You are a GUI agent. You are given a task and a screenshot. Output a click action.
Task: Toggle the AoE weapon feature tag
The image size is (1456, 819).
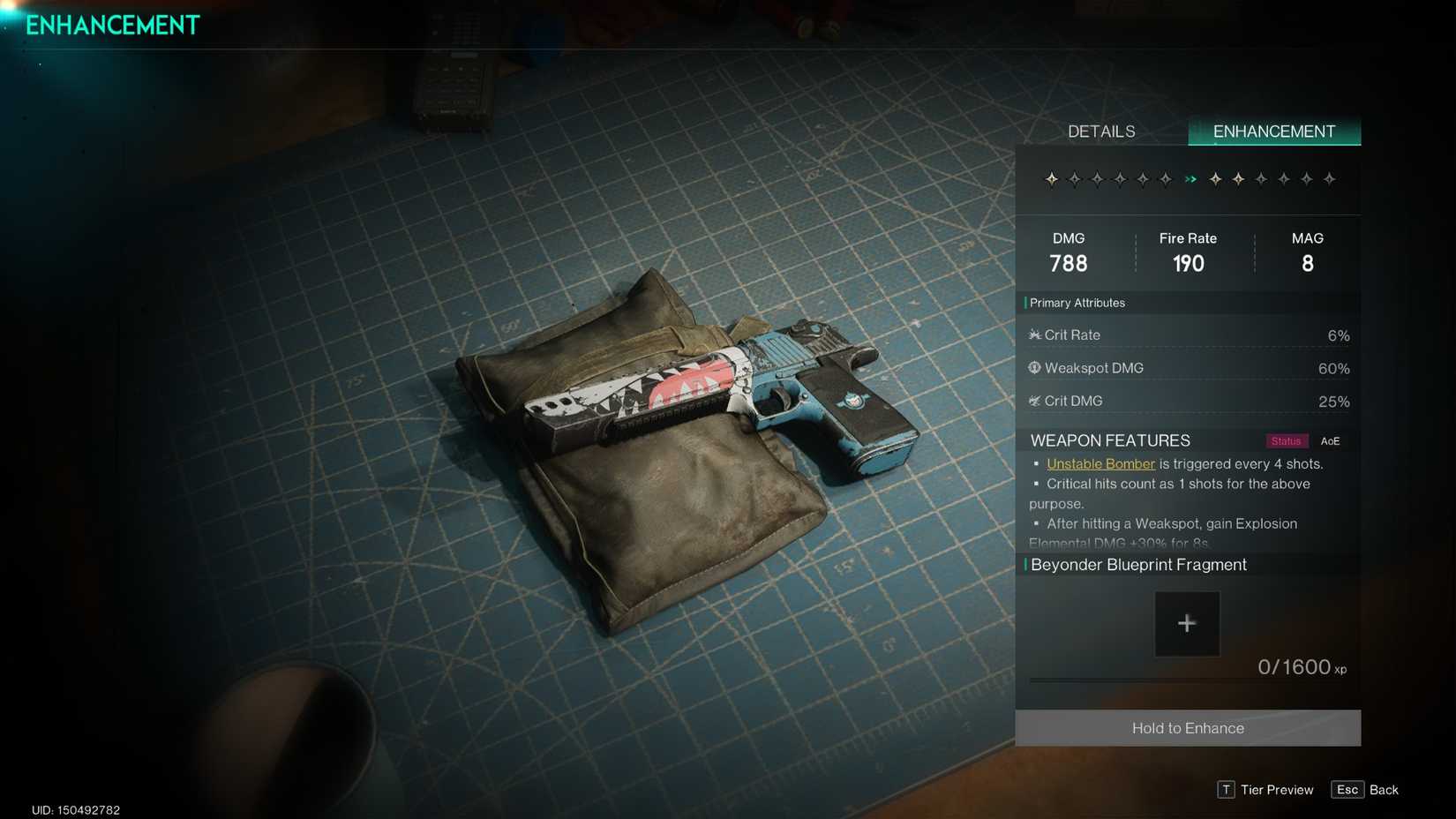tap(1331, 440)
